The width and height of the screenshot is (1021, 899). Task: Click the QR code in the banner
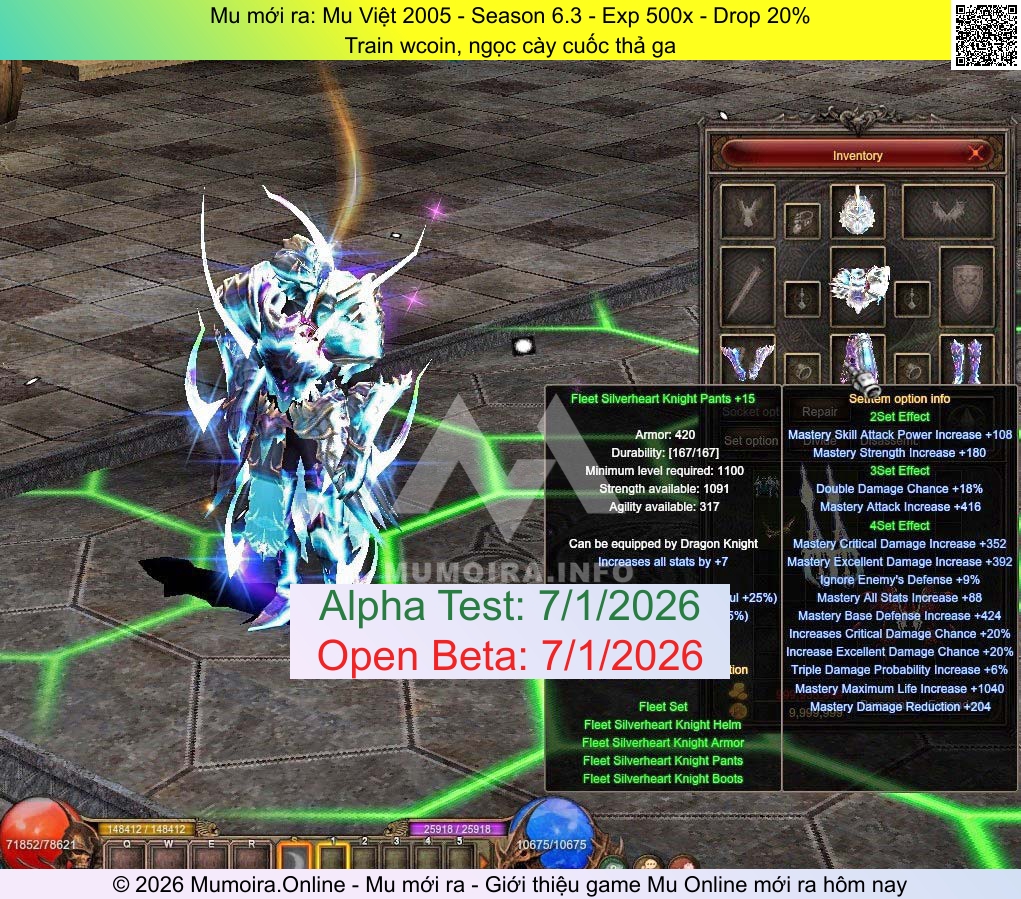point(984,35)
